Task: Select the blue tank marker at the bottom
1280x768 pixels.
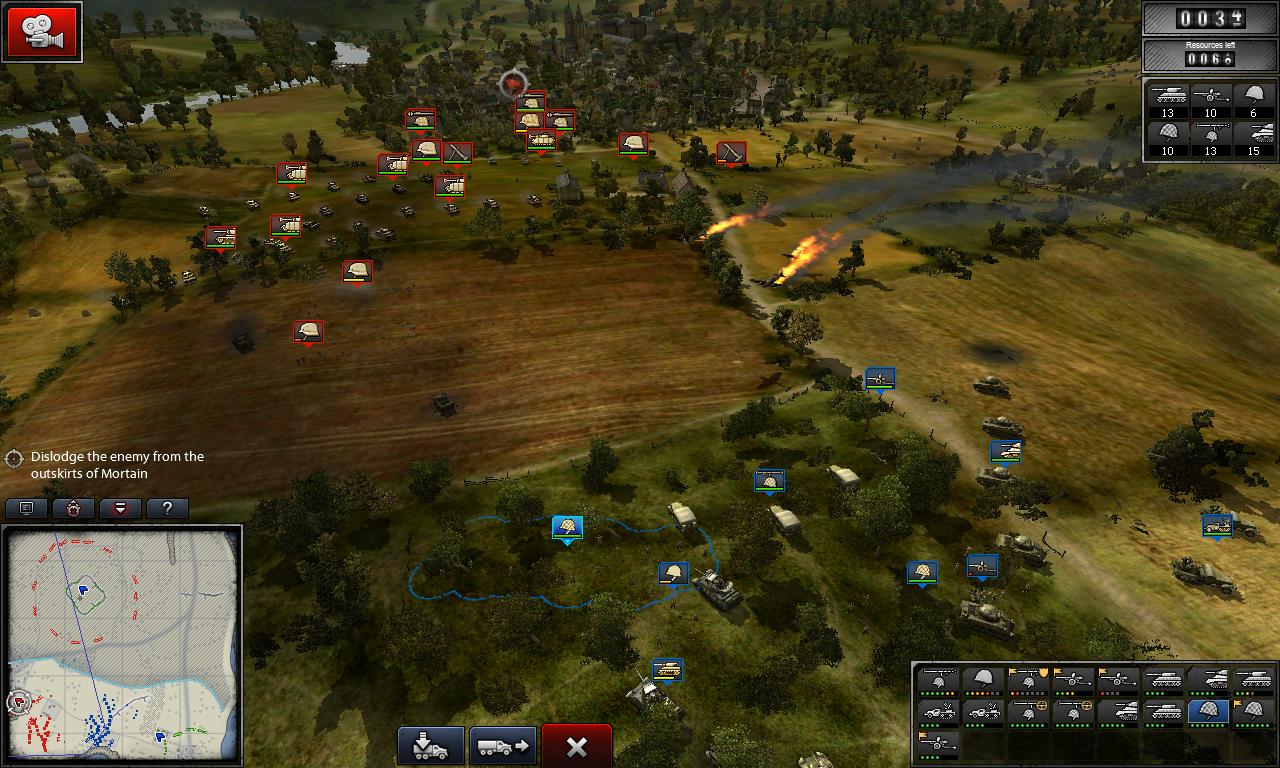Action: coord(667,669)
